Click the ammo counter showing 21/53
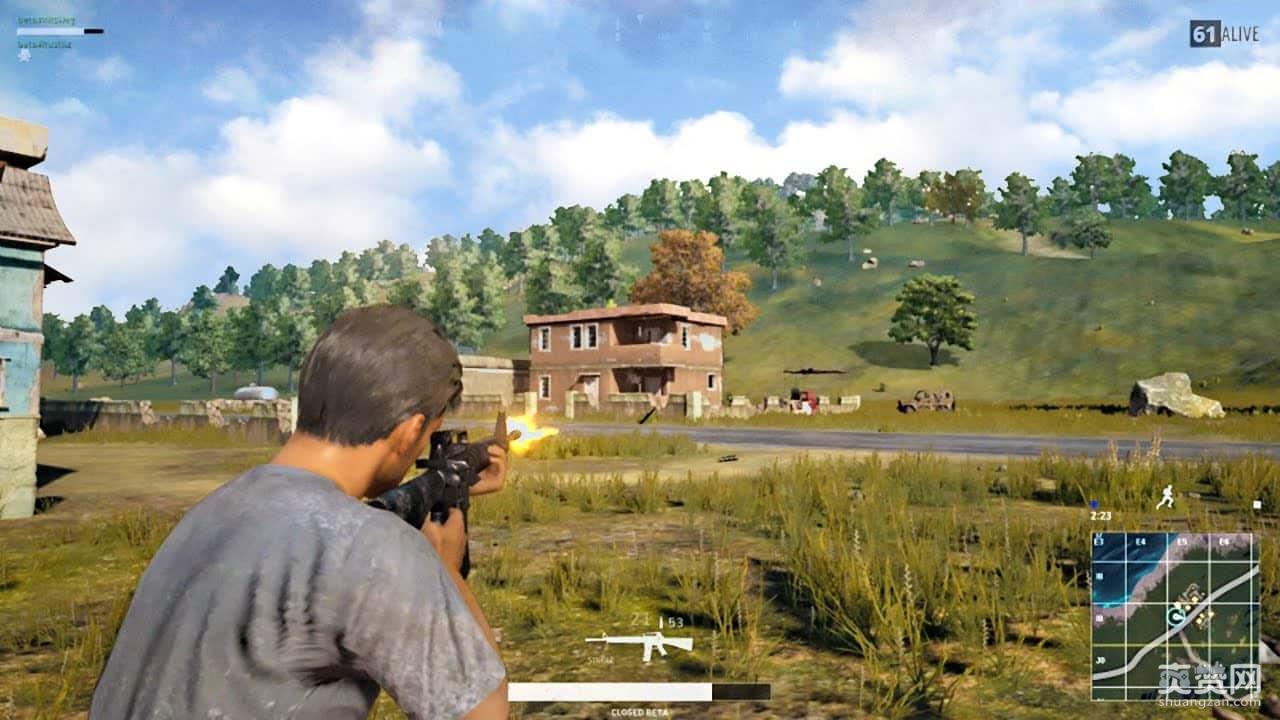Viewport: 1280px width, 720px height. 656,621
